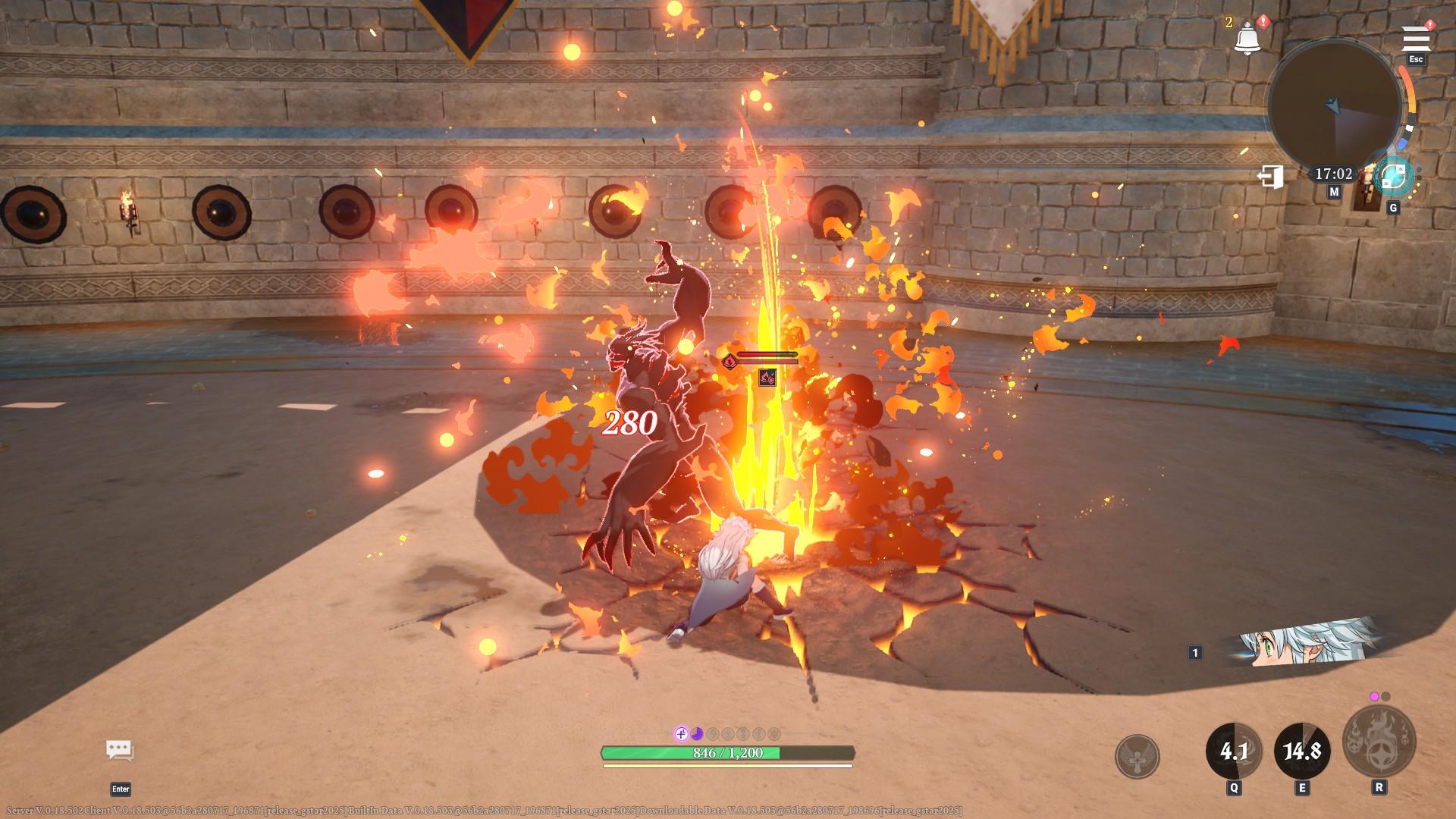Select the exit door icon beside the minimap
This screenshot has height=819, width=1456.
(1270, 177)
